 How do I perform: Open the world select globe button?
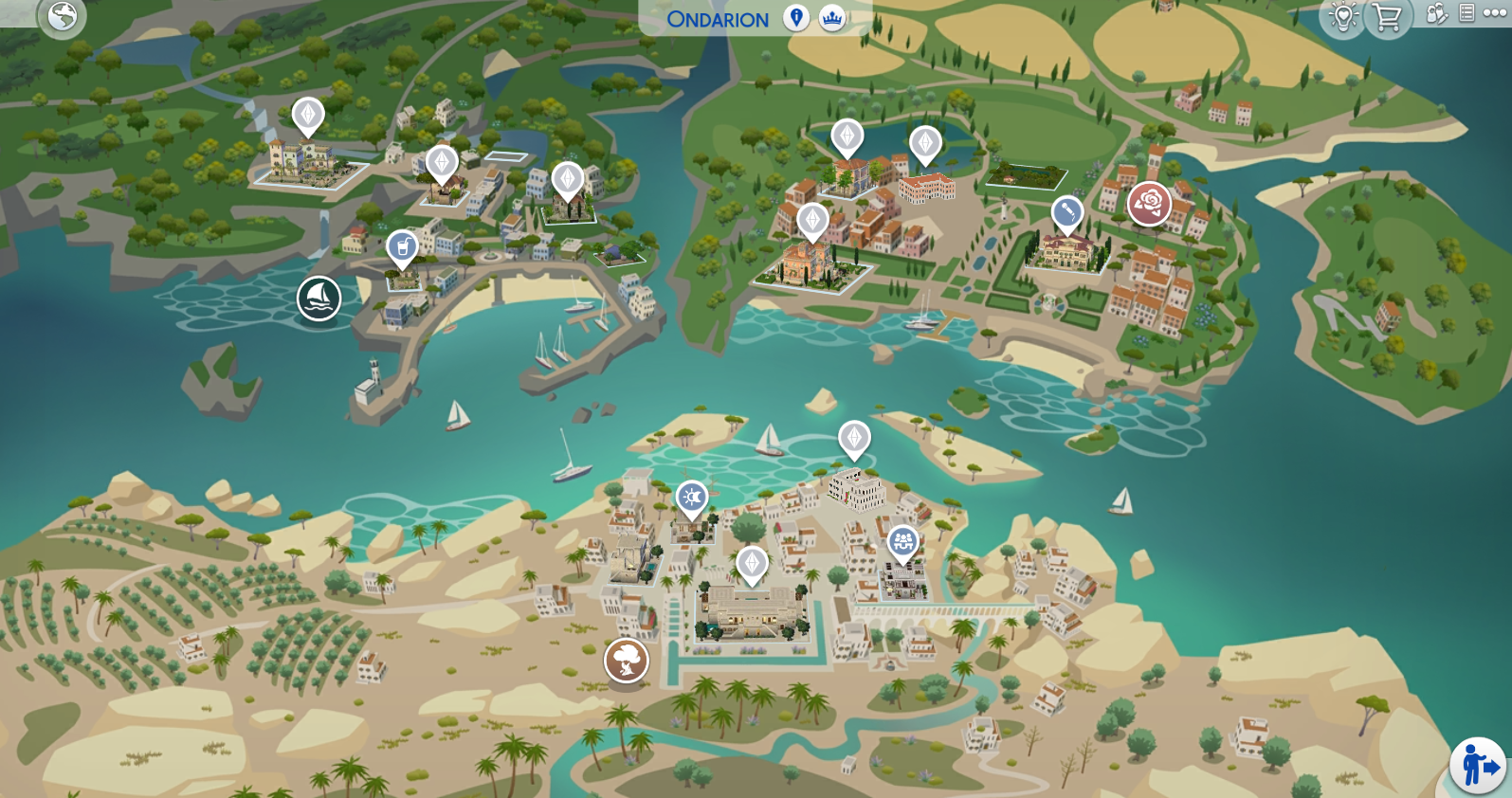point(63,16)
